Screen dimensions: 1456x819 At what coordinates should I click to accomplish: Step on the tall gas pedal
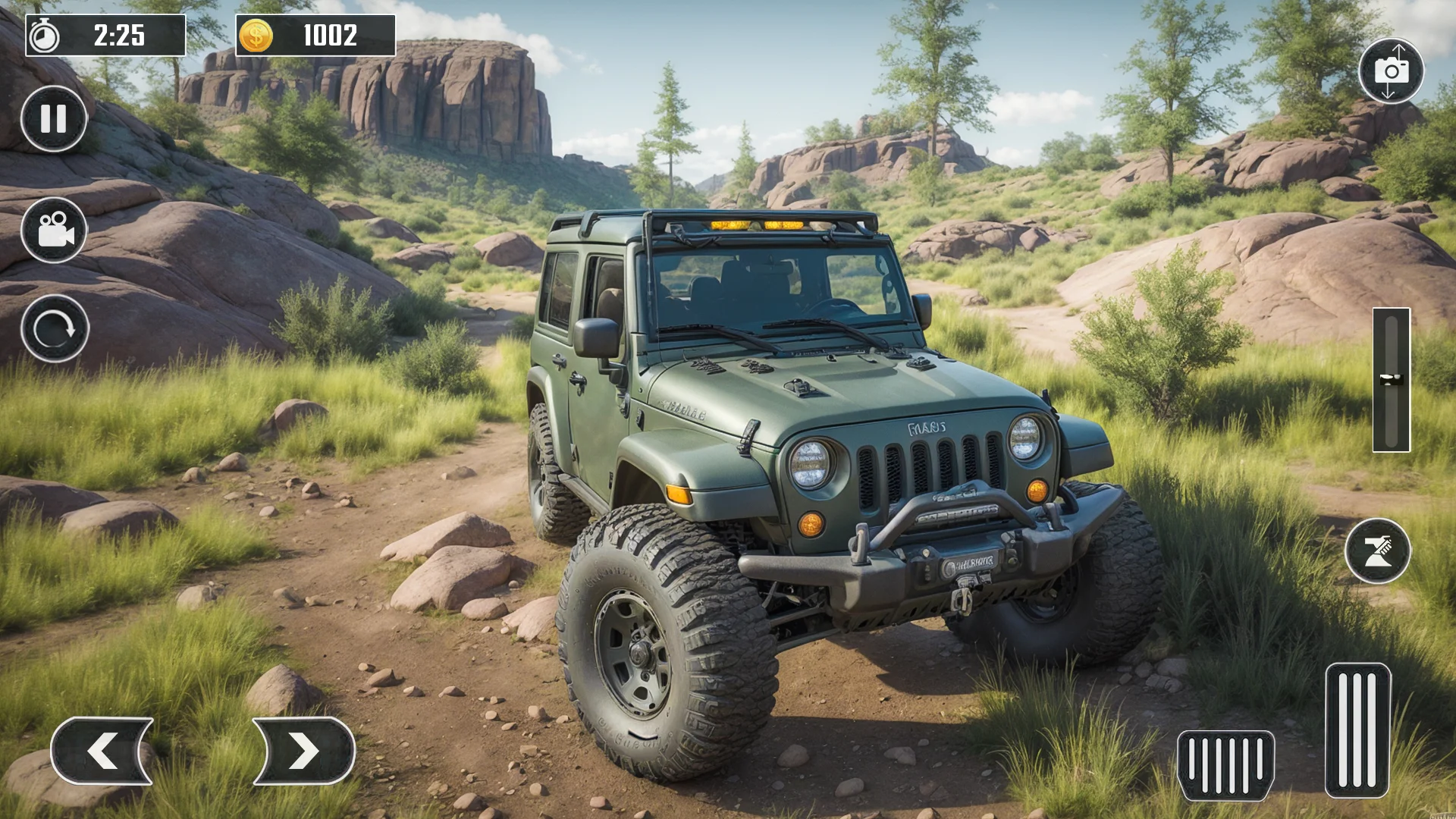click(x=1357, y=730)
